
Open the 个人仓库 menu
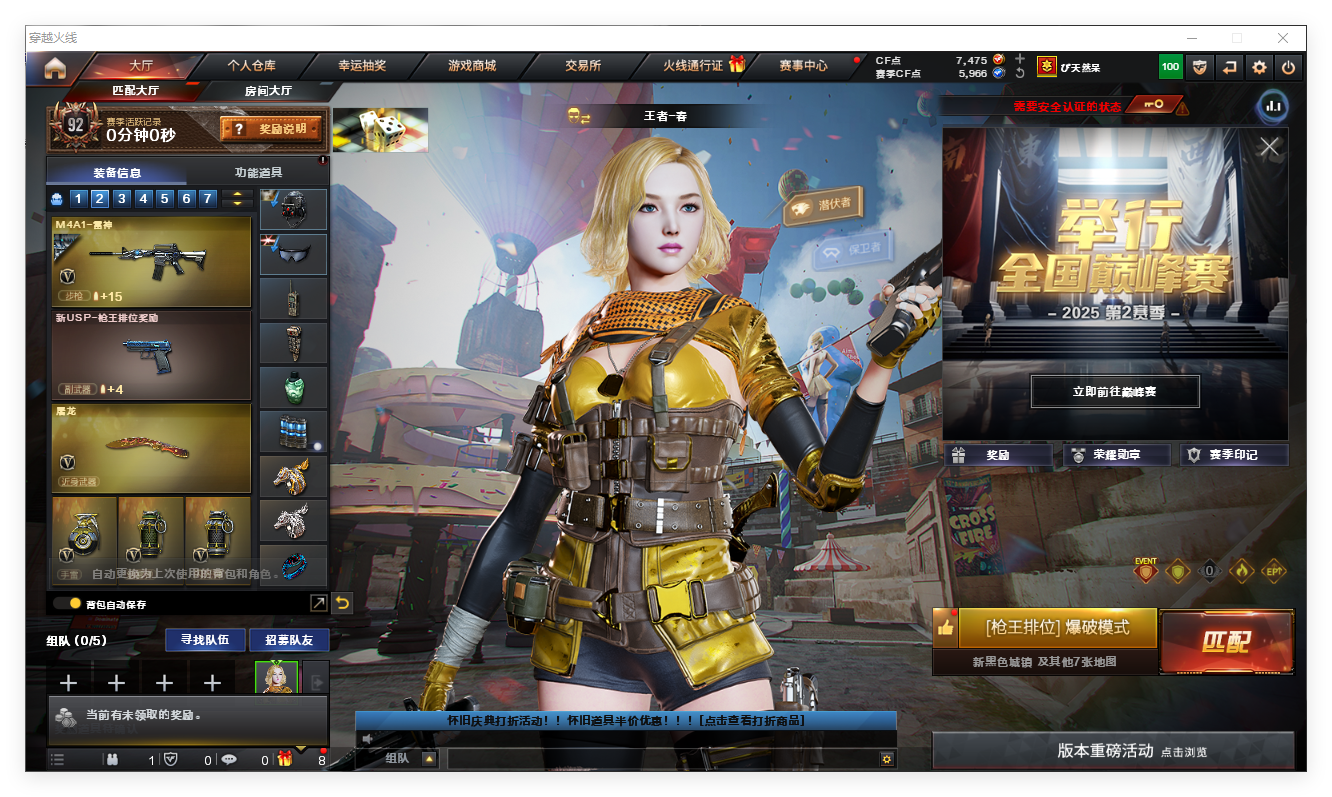tap(251, 66)
